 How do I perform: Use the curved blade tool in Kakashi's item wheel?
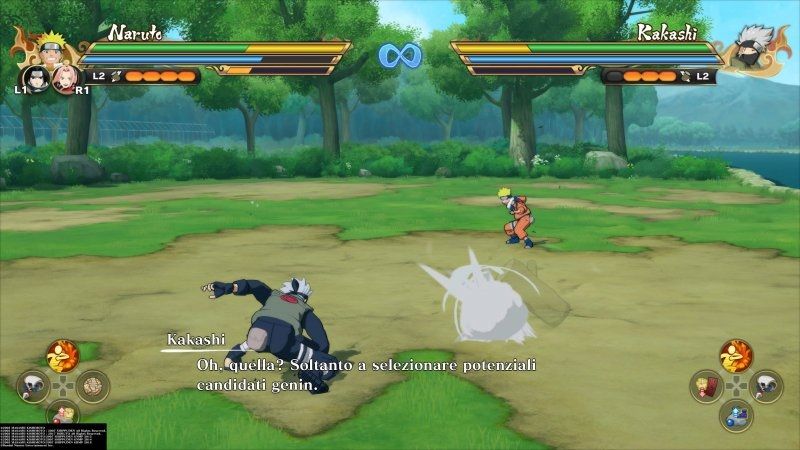(x=768, y=384)
